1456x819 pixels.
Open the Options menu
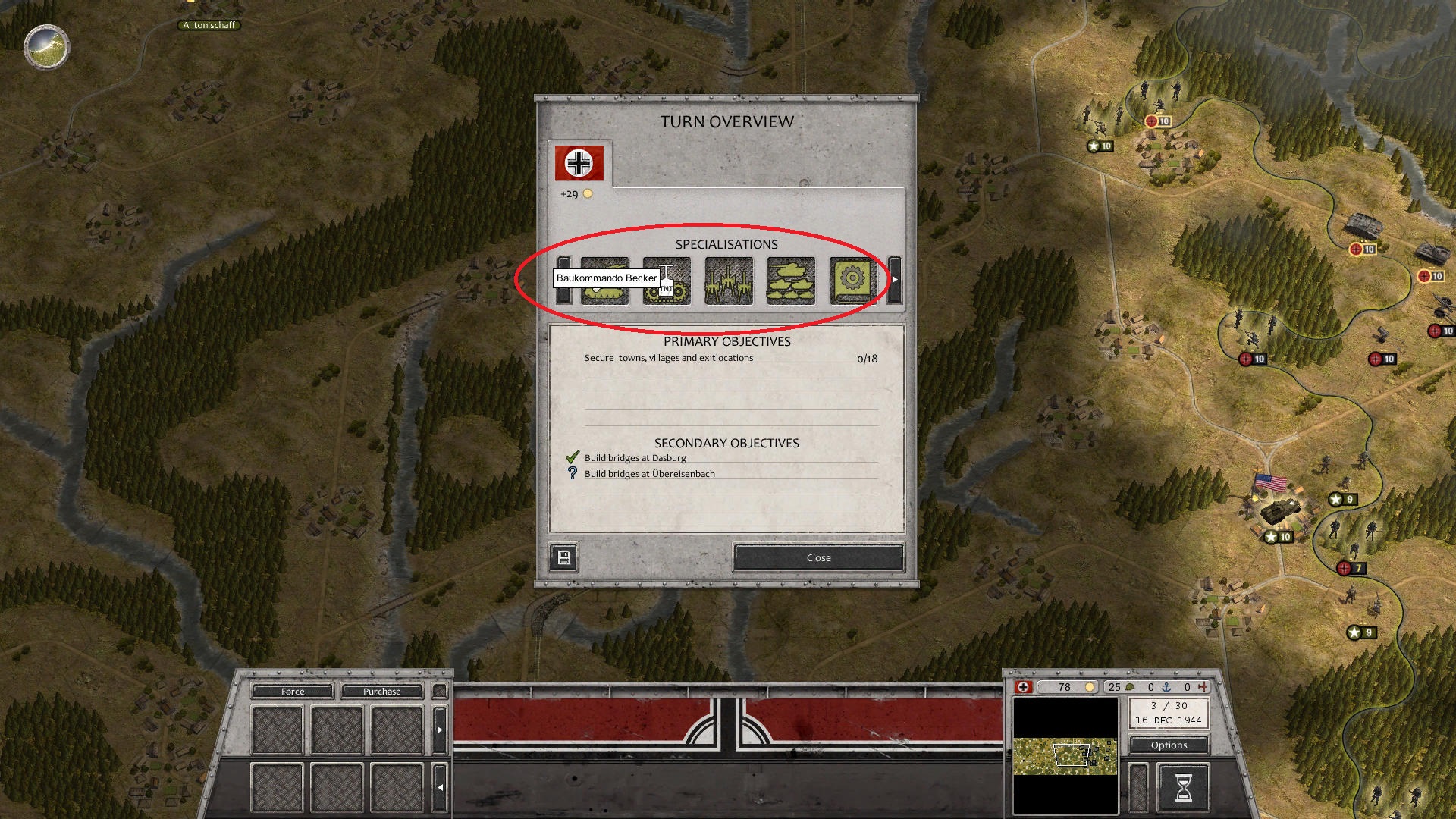pyautogui.click(x=1169, y=745)
